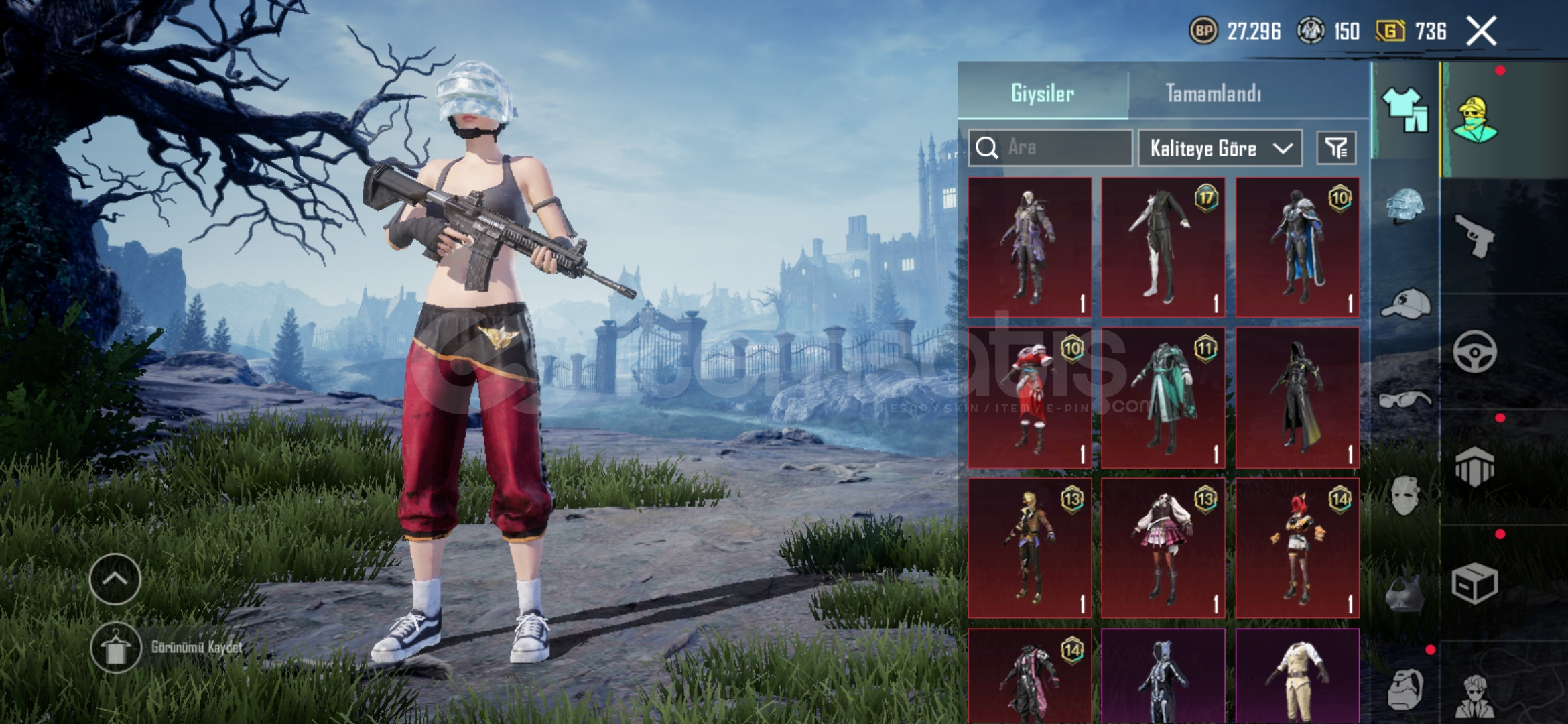The image size is (1568, 724).
Task: Open the filter options button
Action: 1336,148
